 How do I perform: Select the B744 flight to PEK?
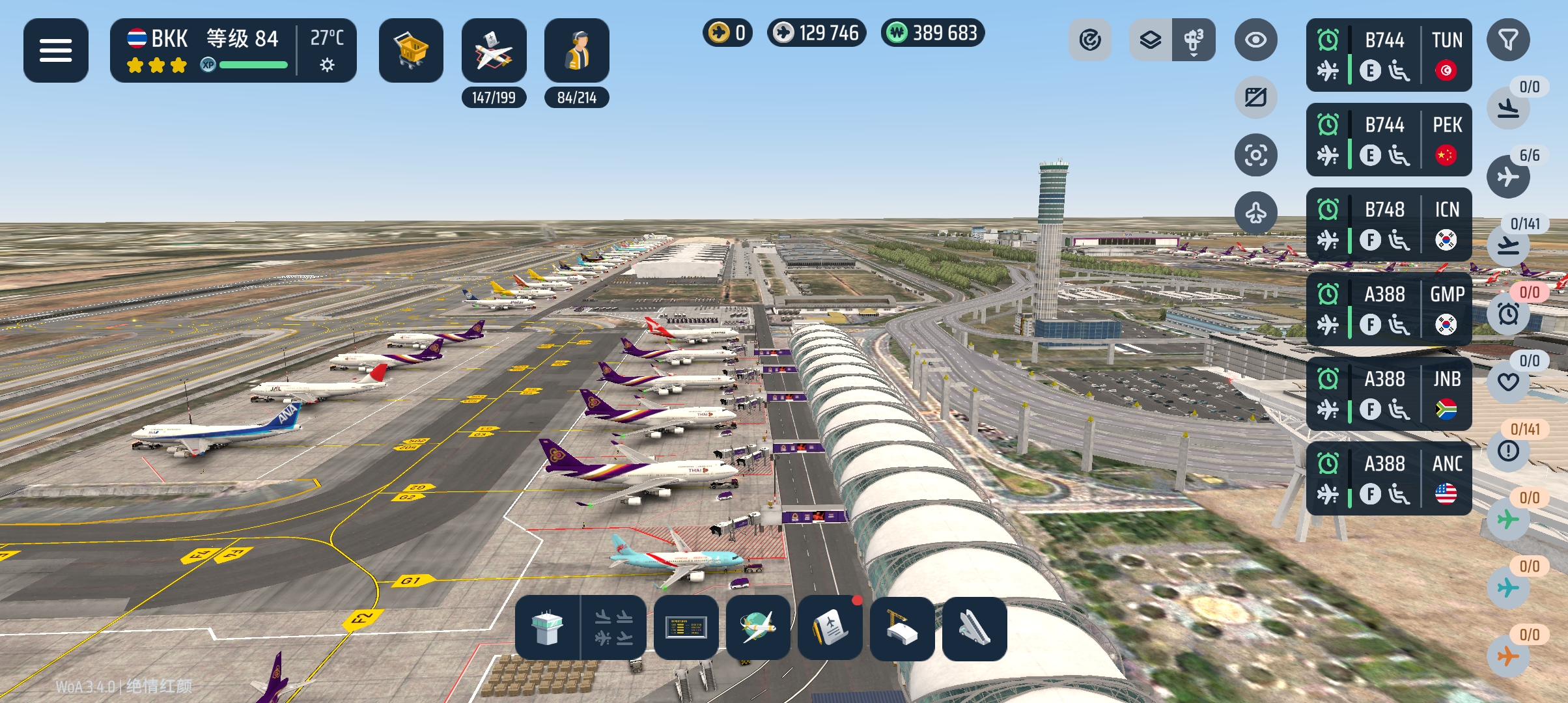(x=1388, y=140)
